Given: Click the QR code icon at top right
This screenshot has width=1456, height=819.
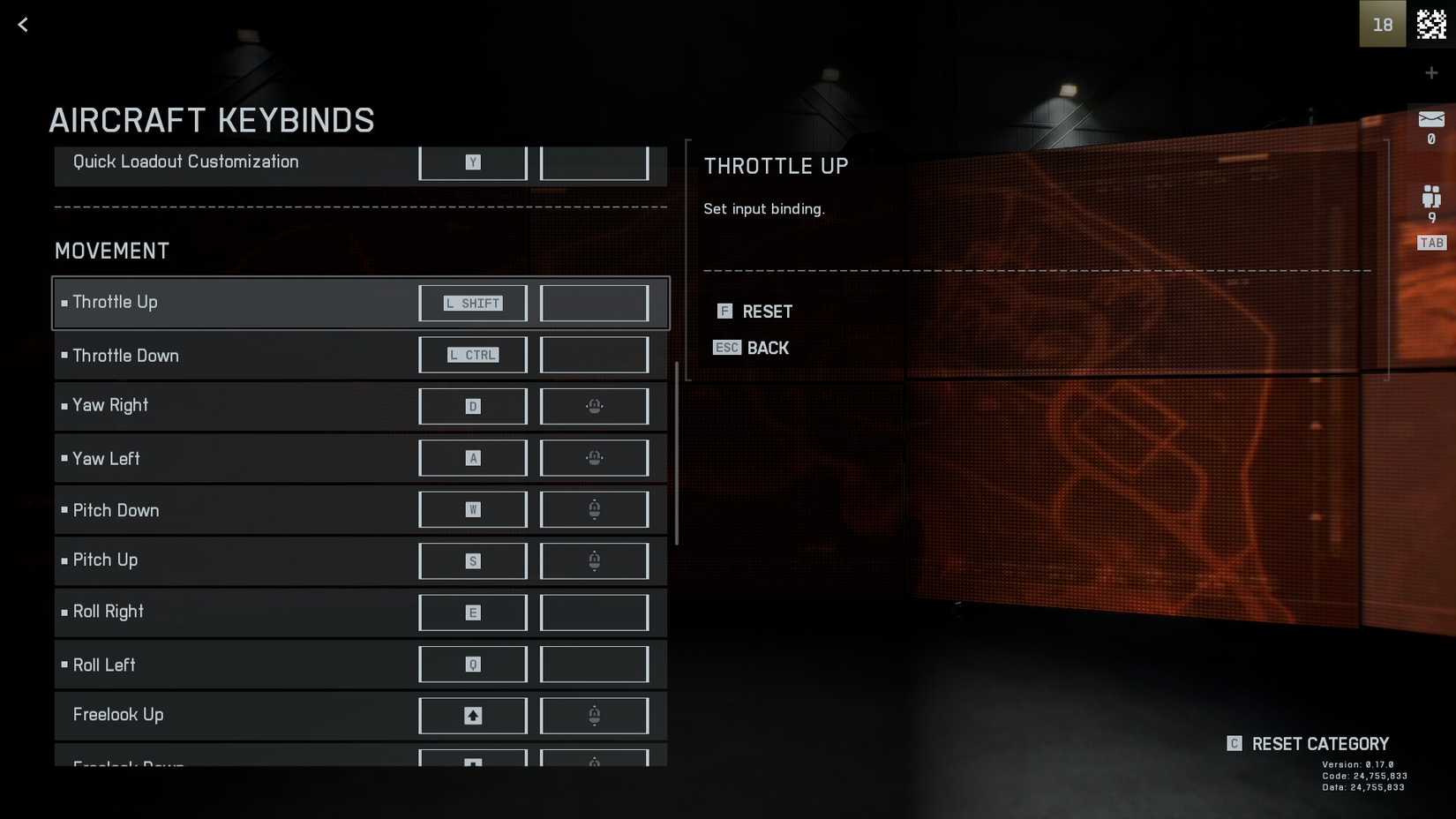Looking at the screenshot, I should click(x=1431, y=24).
